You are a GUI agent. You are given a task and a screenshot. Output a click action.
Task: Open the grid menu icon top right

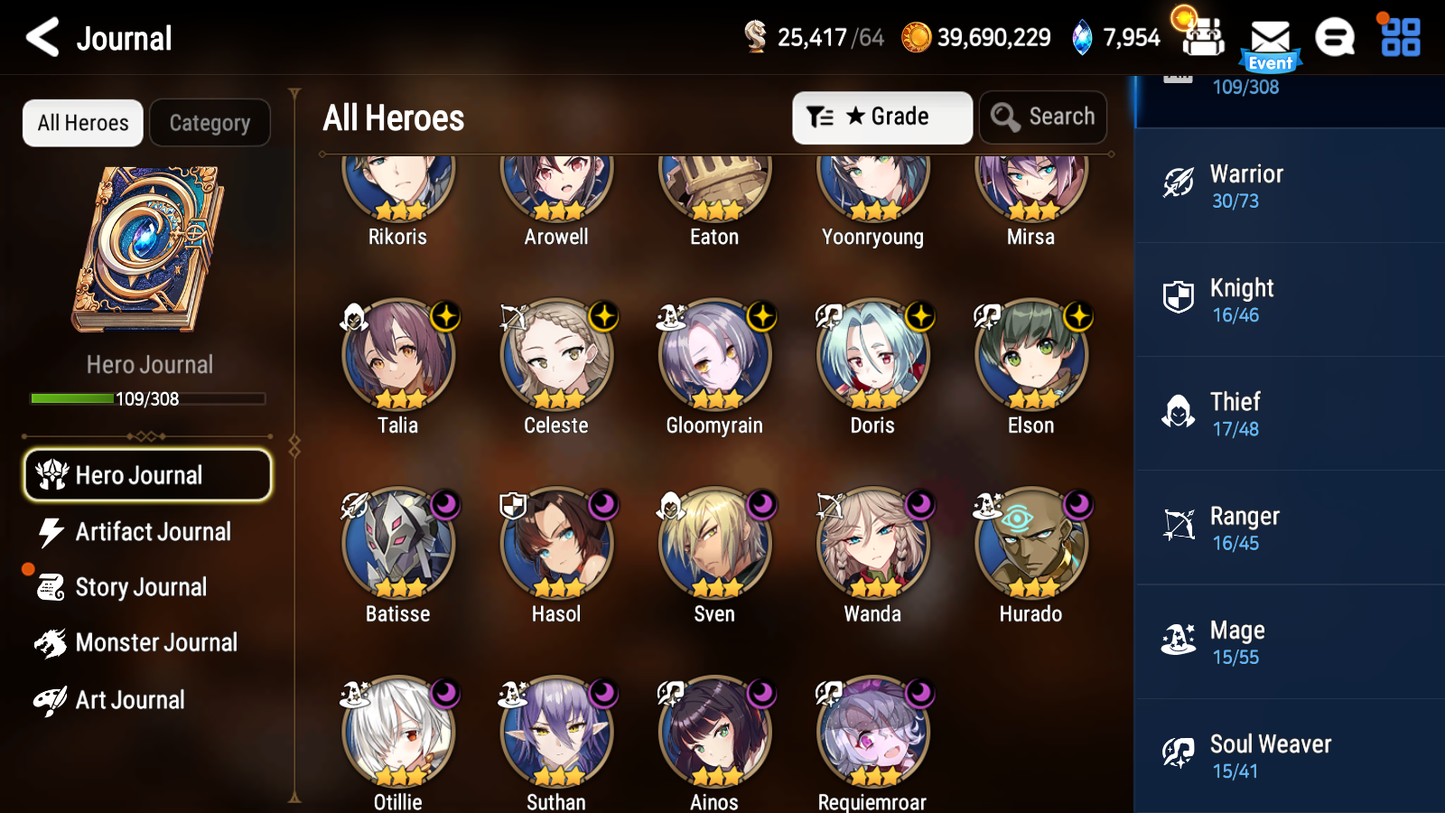[x=1398, y=38]
